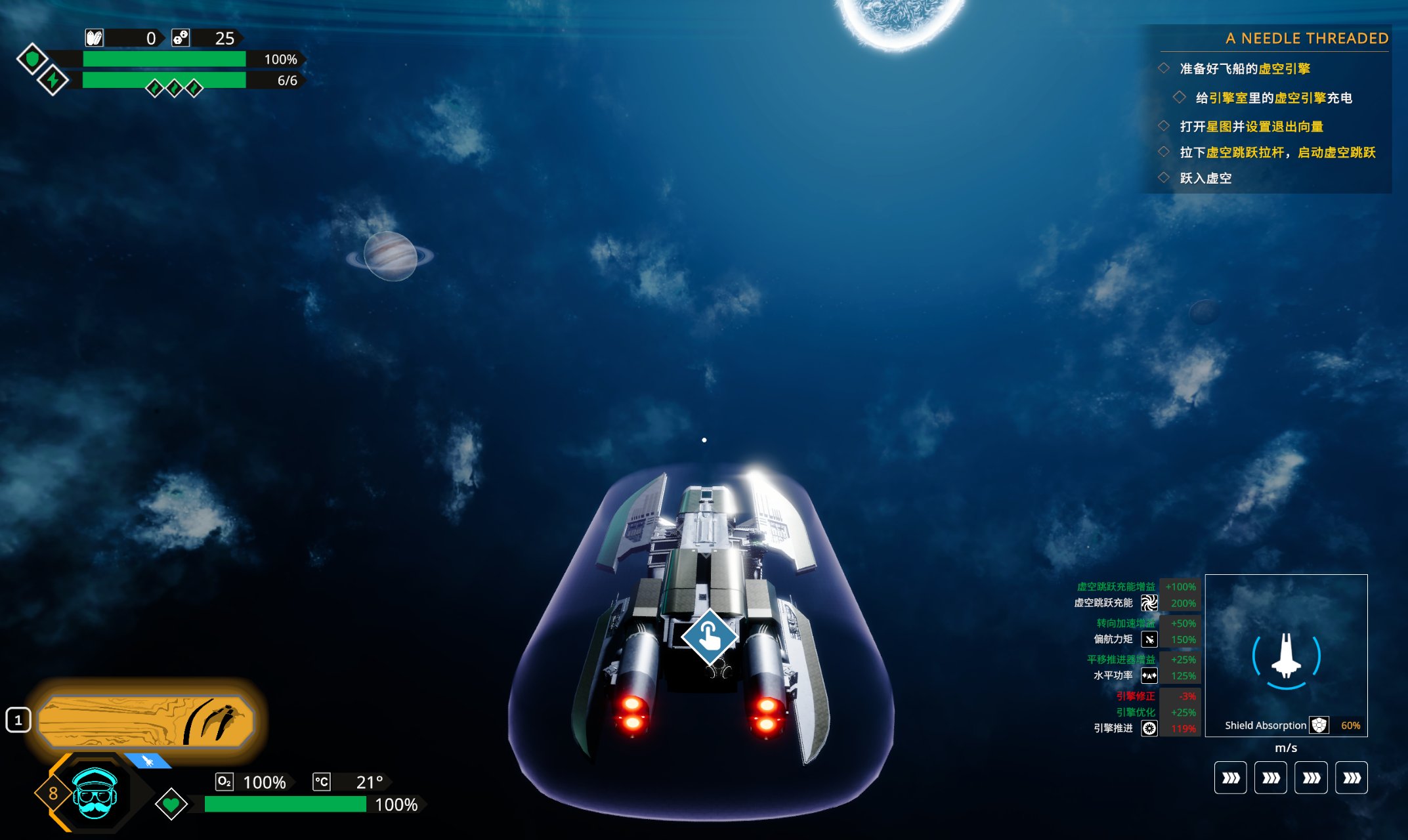The width and height of the screenshot is (1408, 840).
Task: Click the green heart health icon
Action: 171,804
